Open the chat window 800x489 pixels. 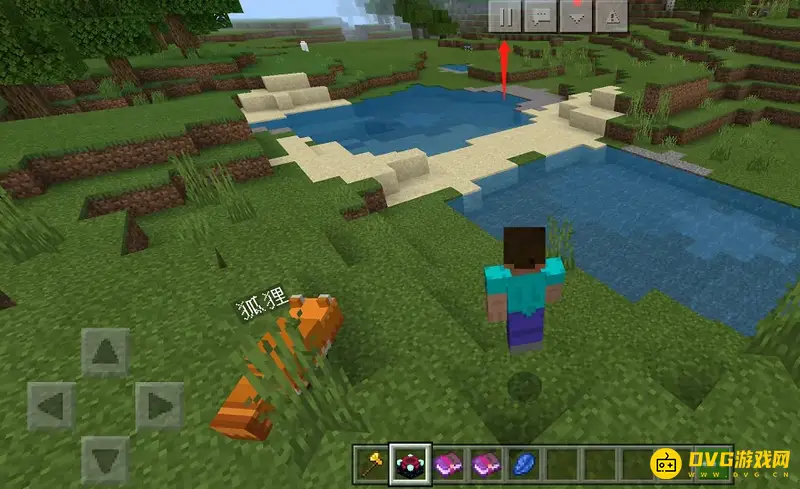click(x=541, y=16)
